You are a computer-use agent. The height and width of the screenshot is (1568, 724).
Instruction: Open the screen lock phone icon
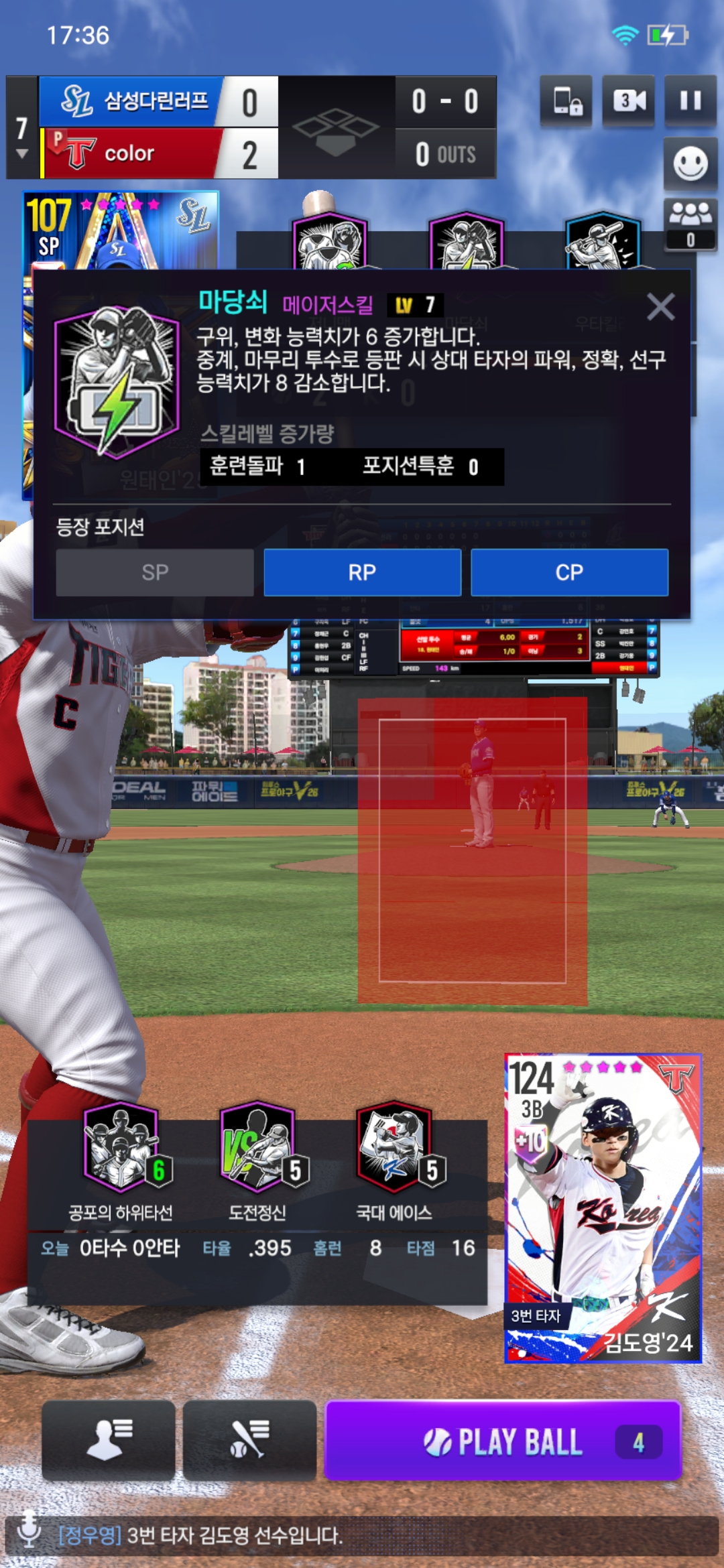coord(566,101)
